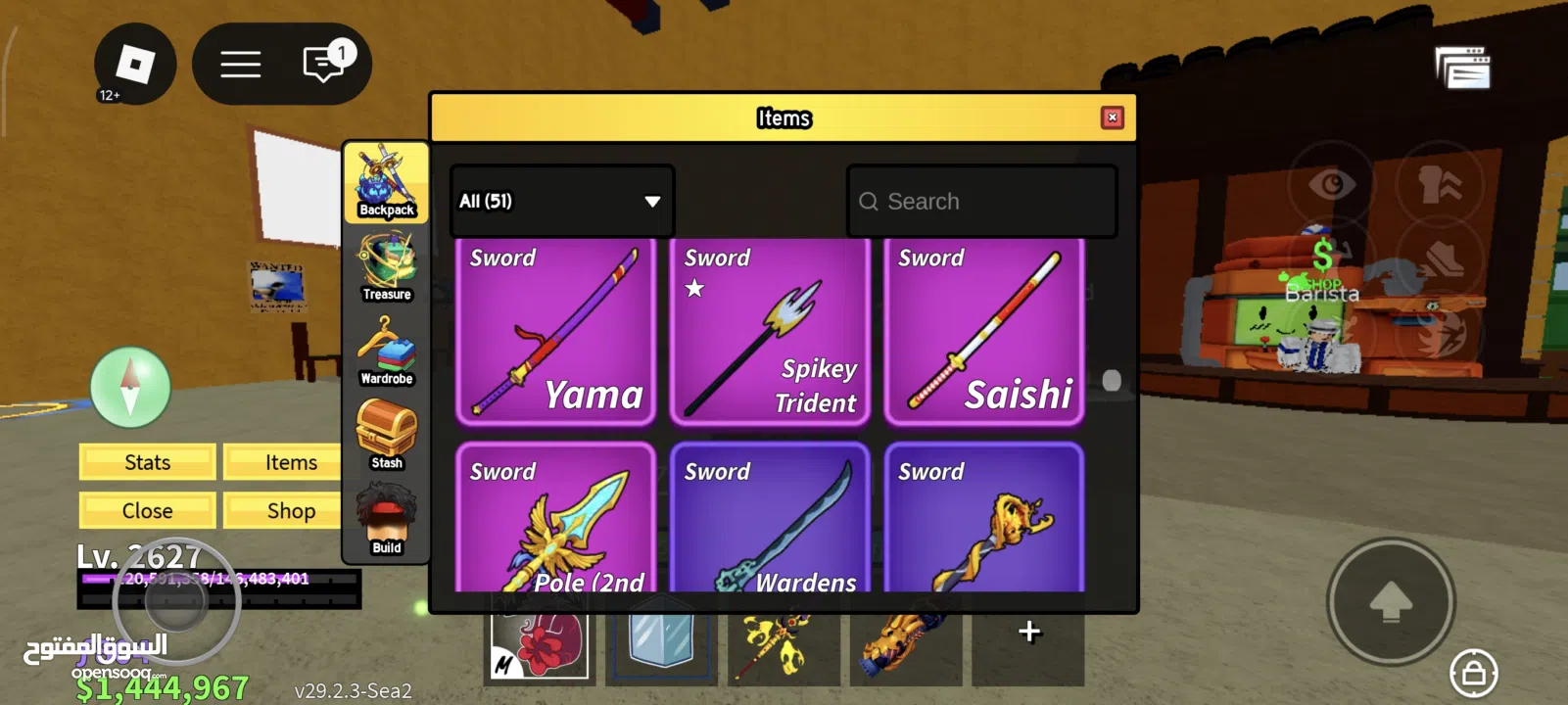Click the yellow Shop button
The image size is (1568, 705).
tap(291, 511)
